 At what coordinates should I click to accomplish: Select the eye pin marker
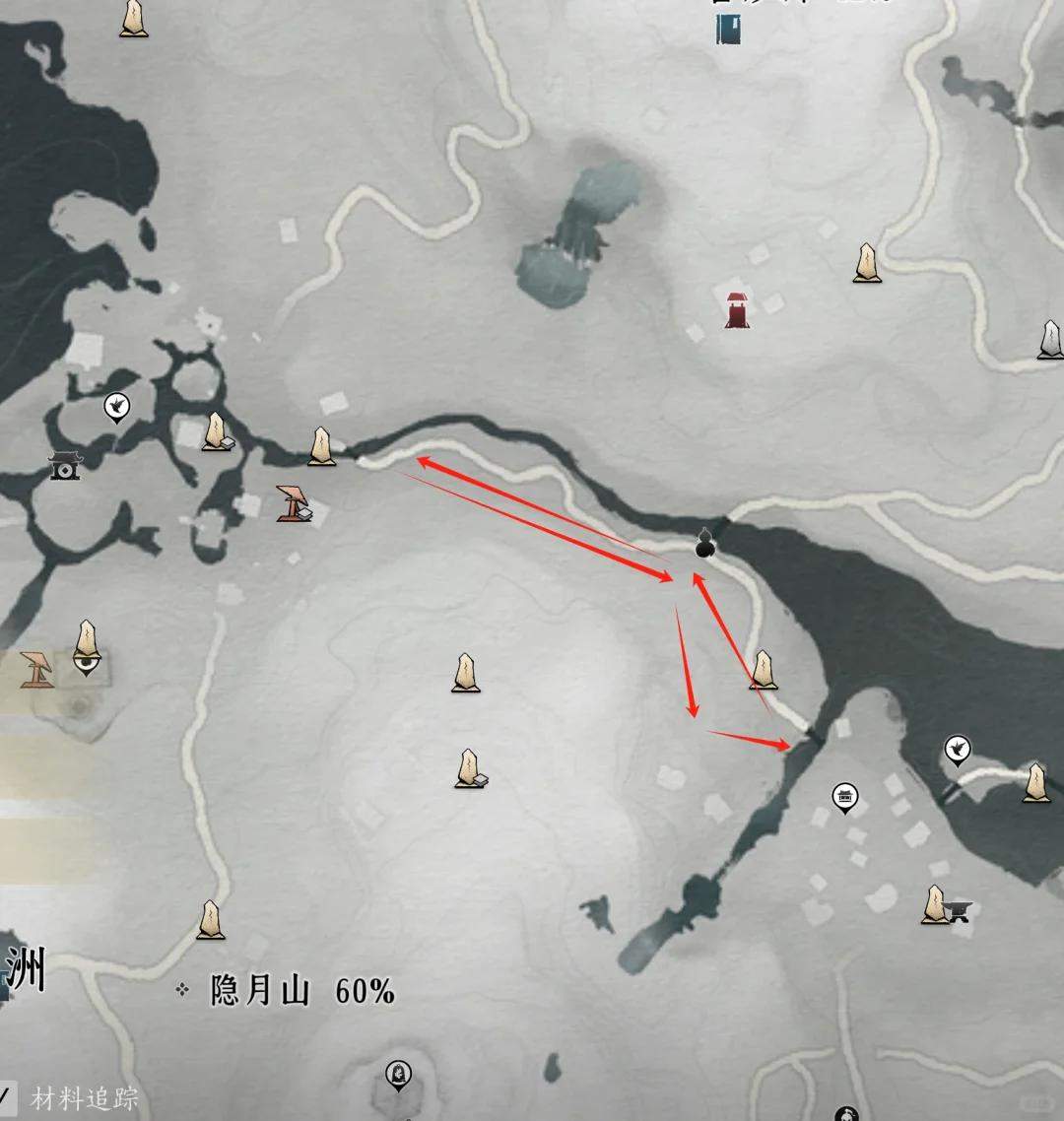88,664
